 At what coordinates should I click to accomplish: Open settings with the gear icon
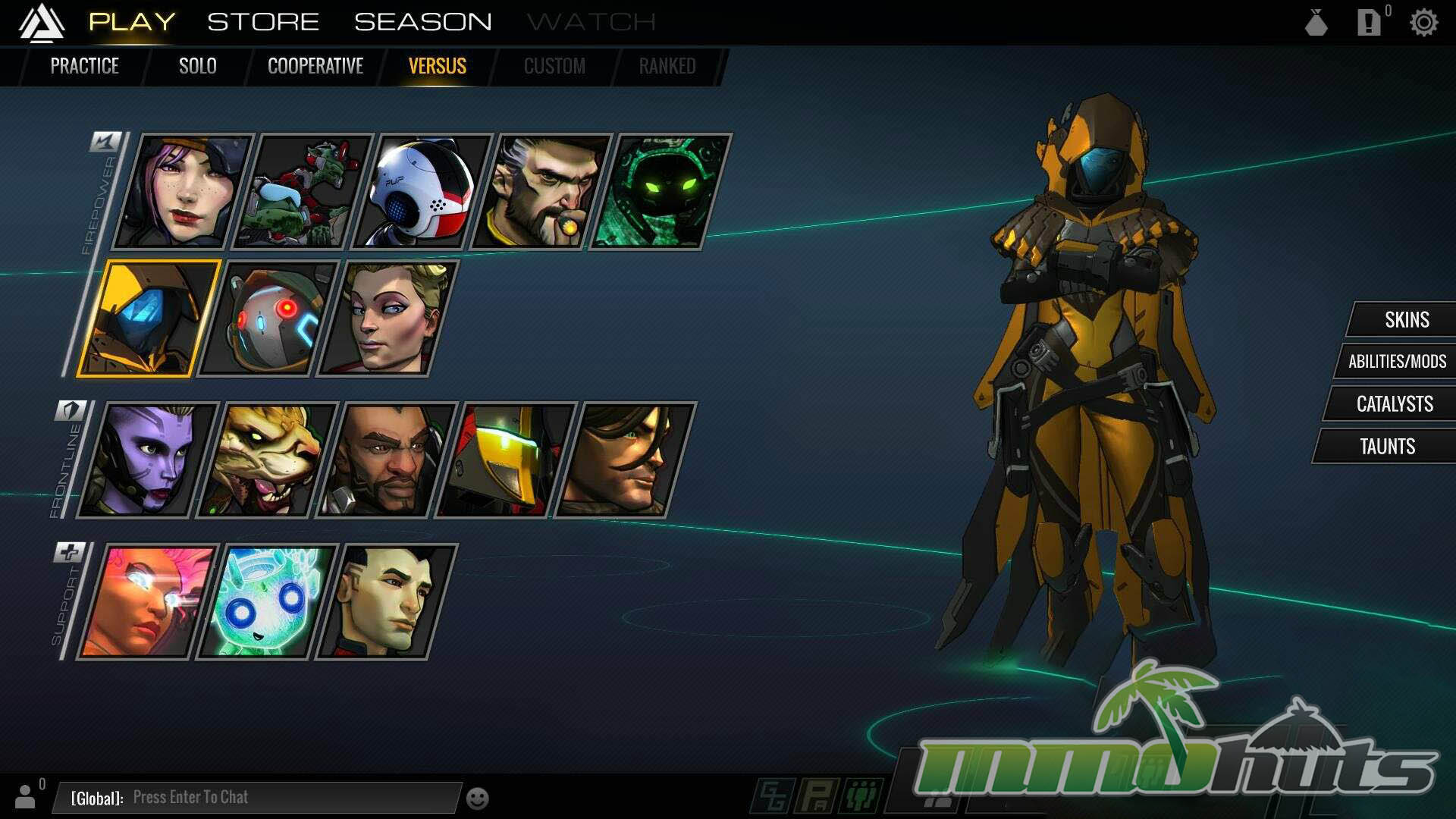[x=1423, y=23]
